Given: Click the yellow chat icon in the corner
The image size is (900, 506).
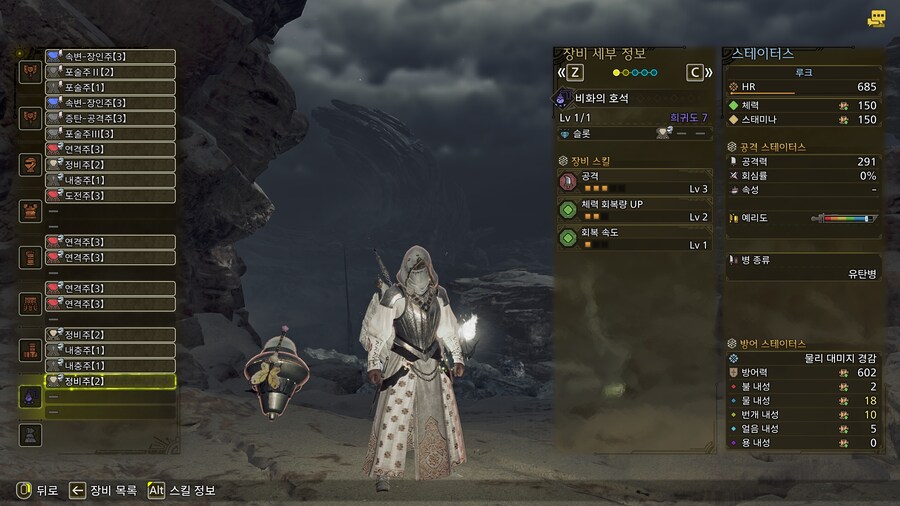Looking at the screenshot, I should [877, 18].
